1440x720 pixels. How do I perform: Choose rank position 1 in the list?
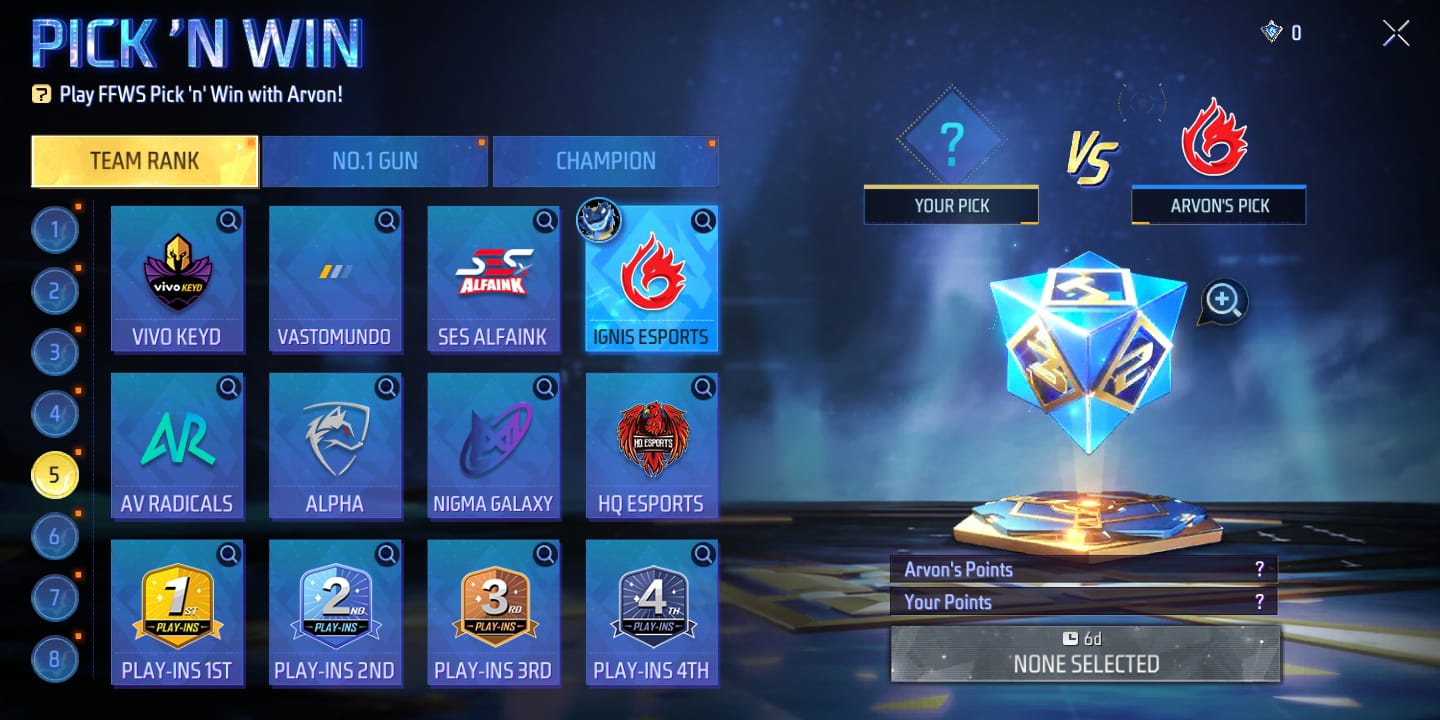[x=54, y=231]
